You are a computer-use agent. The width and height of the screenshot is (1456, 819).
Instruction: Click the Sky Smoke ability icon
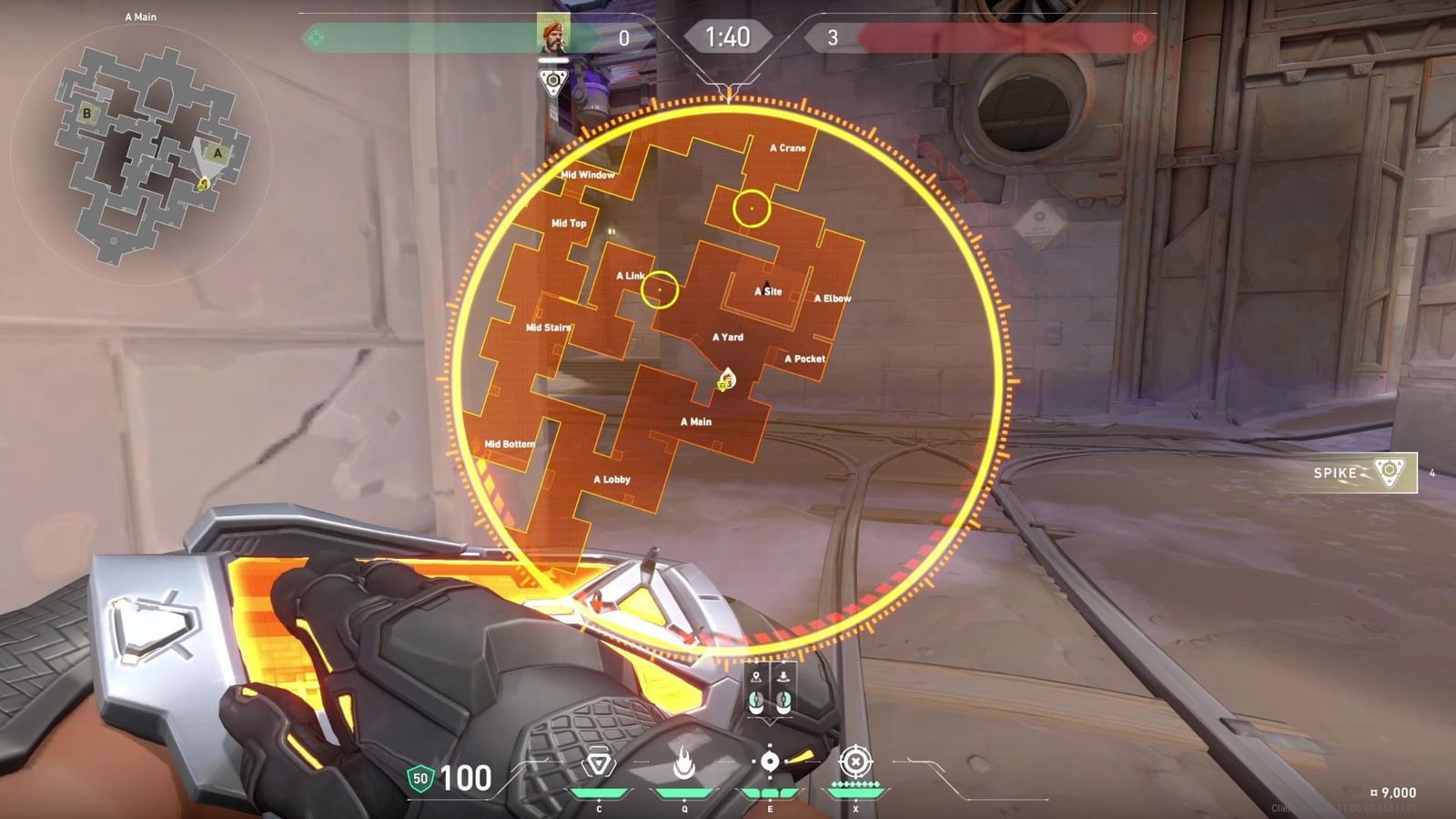point(770,760)
